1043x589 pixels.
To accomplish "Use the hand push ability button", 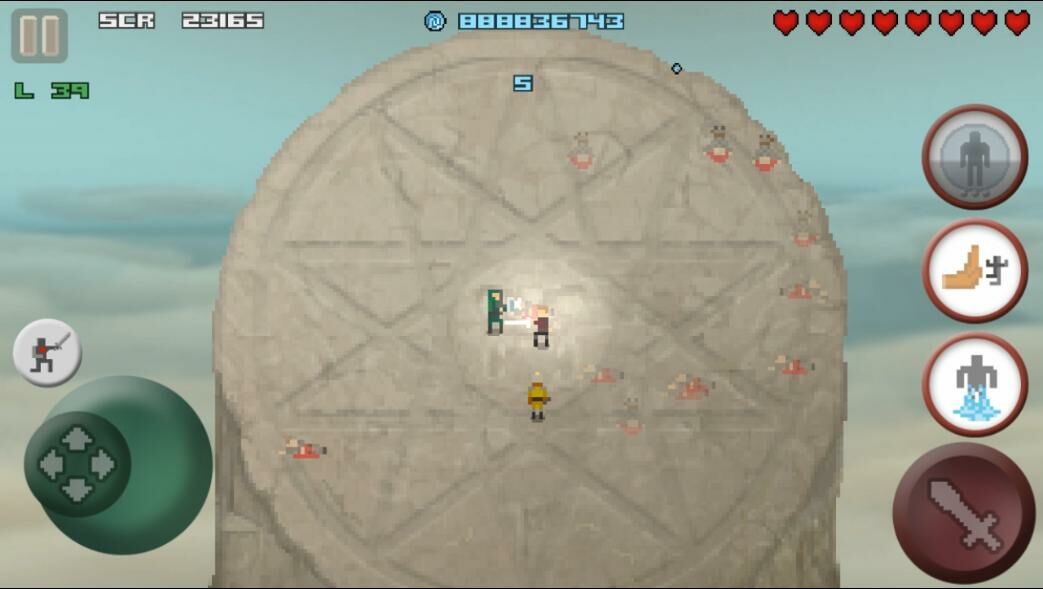I will coord(974,271).
